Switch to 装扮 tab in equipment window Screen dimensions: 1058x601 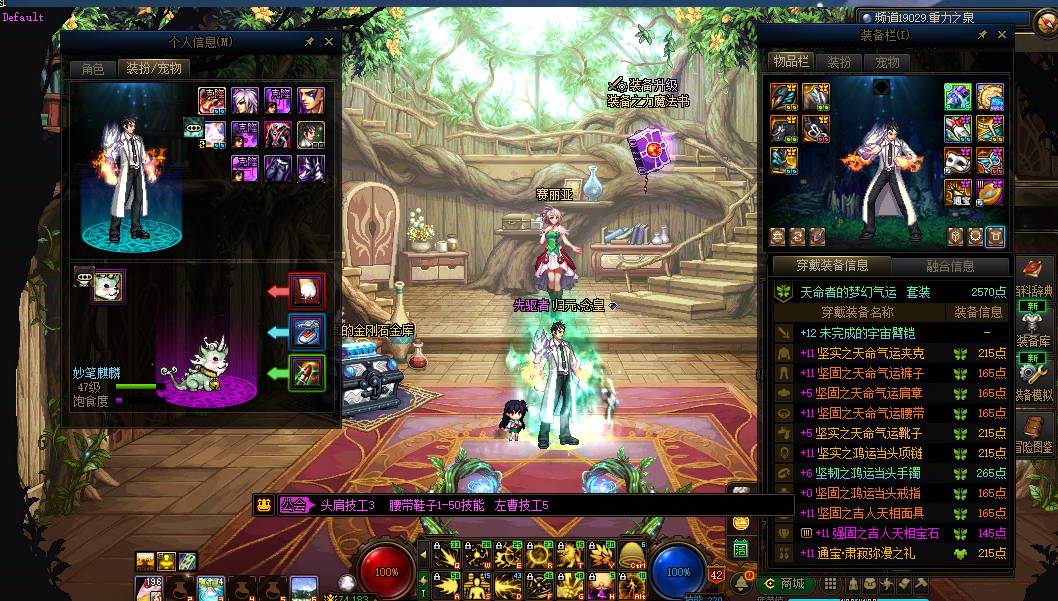839,62
